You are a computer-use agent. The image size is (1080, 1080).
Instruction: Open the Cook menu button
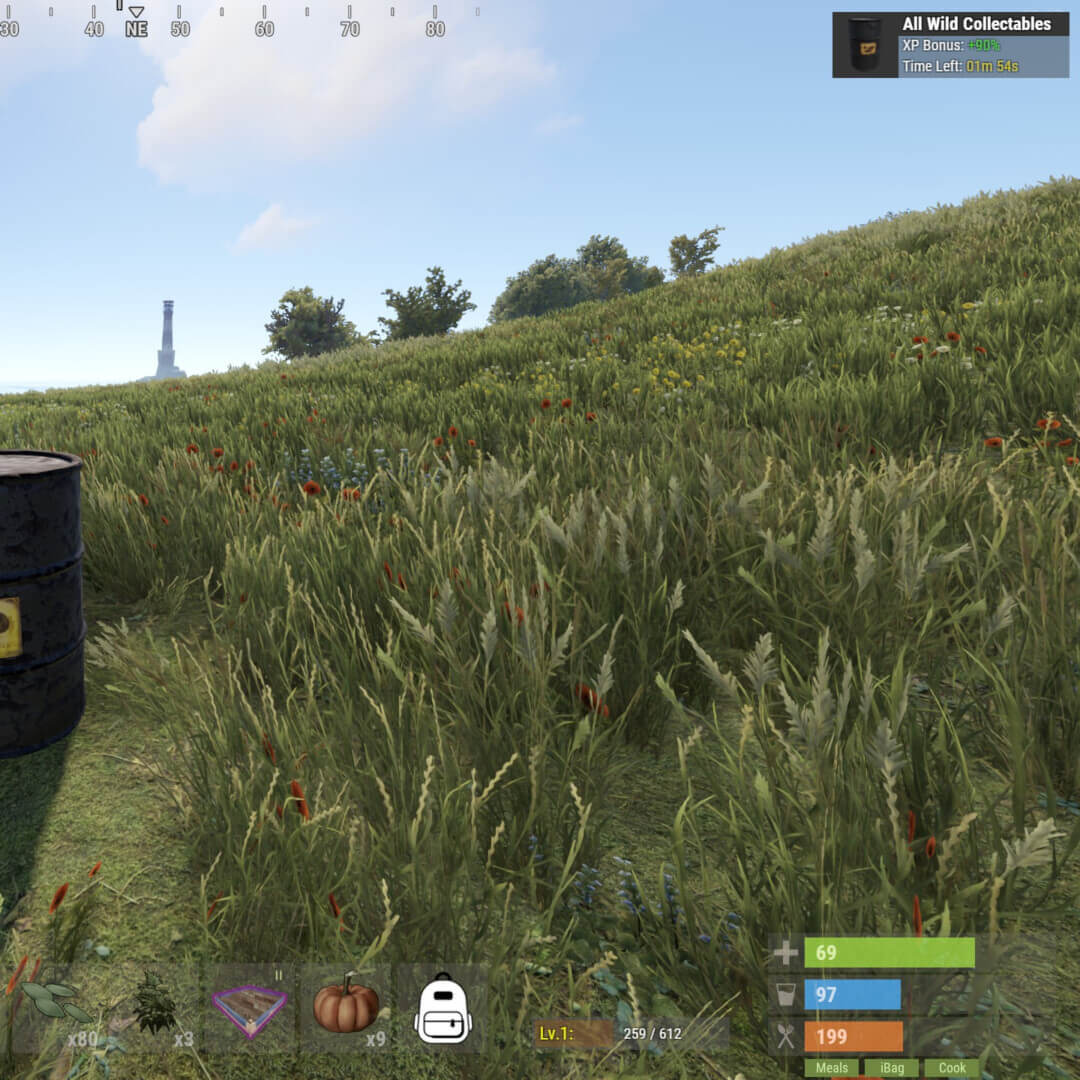(951, 1068)
